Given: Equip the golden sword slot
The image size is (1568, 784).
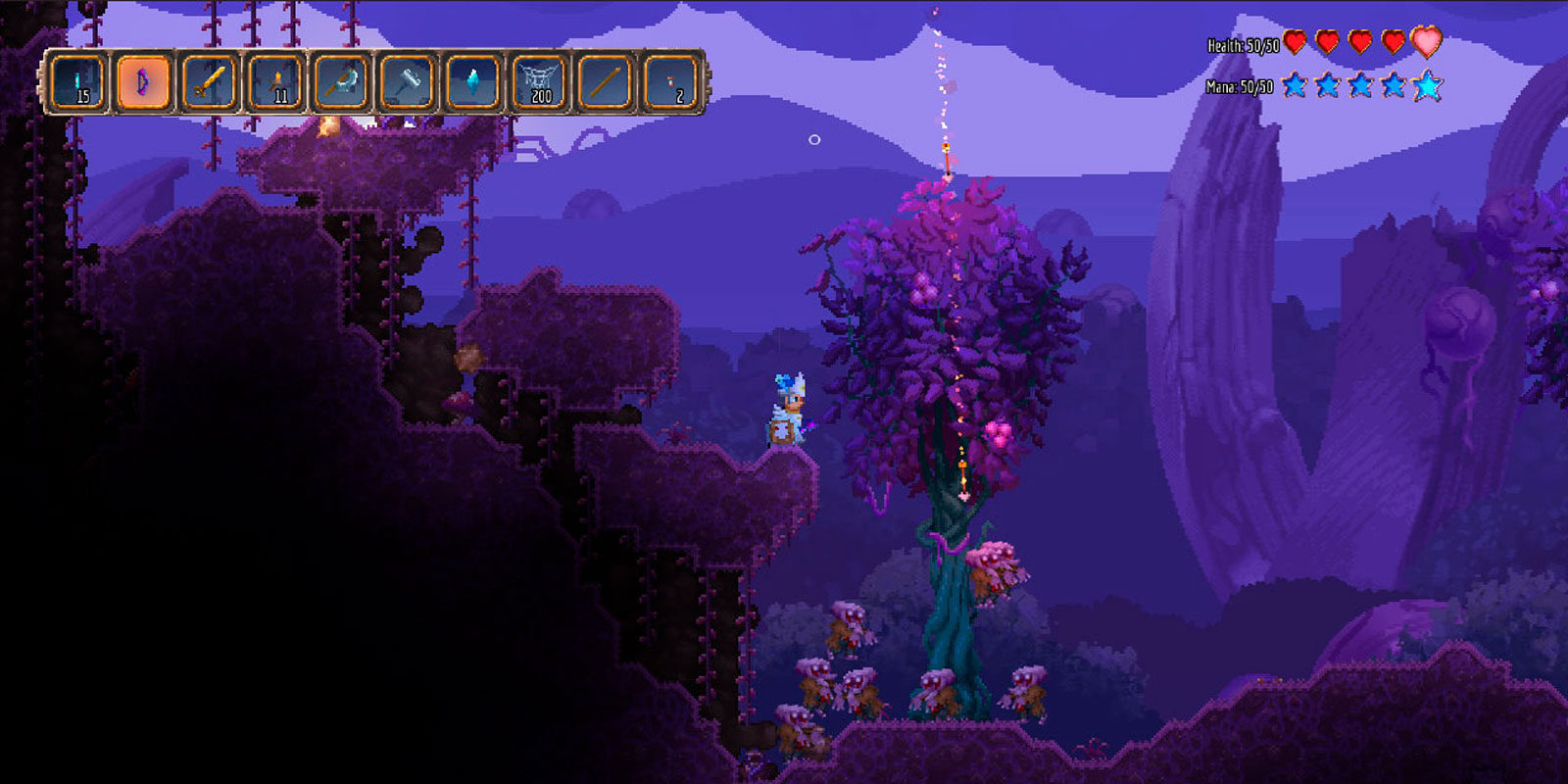Looking at the screenshot, I should tap(211, 82).
